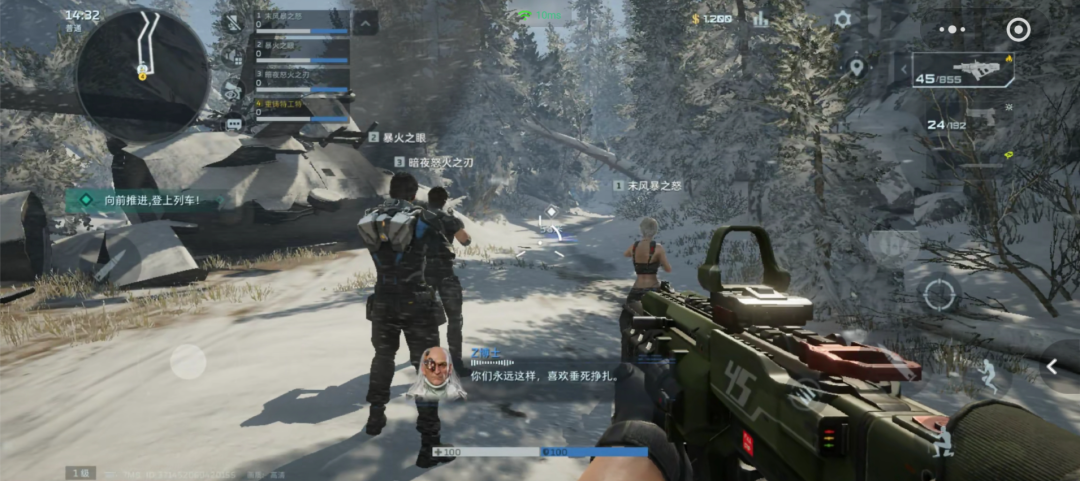Open the gear settings icon
Viewport: 1080px width, 481px height.
(x=842, y=19)
